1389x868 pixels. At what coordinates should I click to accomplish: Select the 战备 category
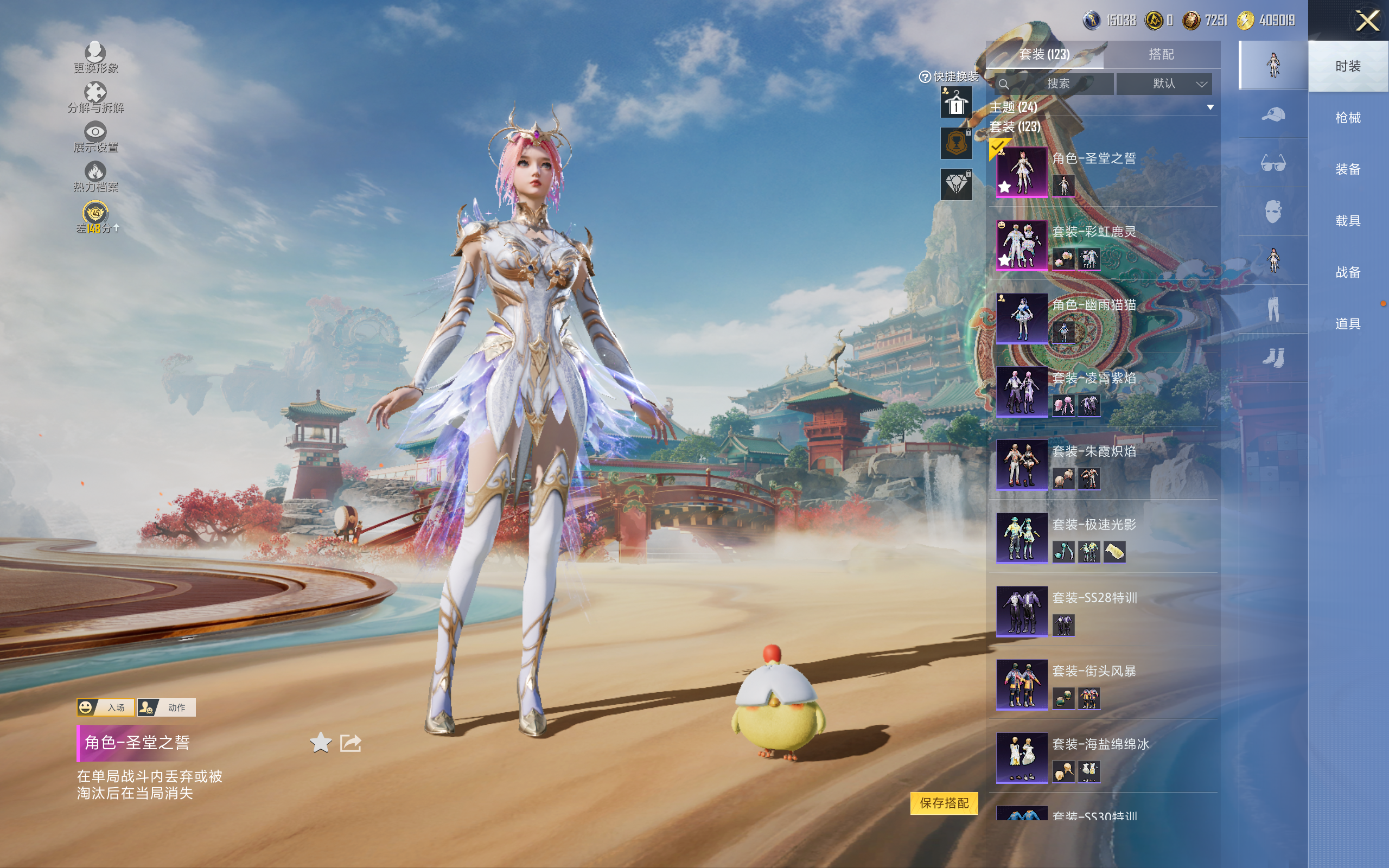click(1347, 272)
